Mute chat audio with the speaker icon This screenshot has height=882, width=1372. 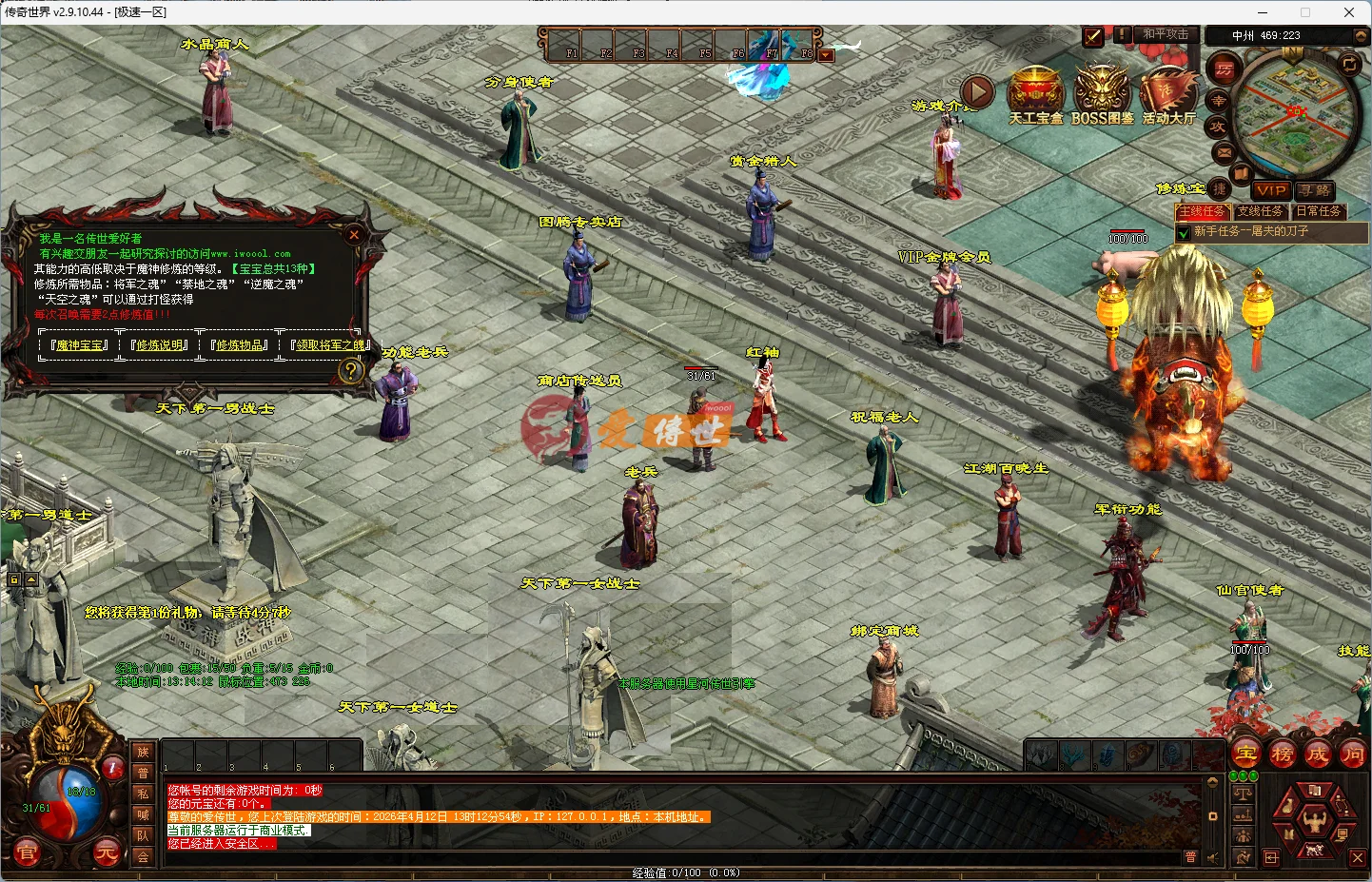1214,857
